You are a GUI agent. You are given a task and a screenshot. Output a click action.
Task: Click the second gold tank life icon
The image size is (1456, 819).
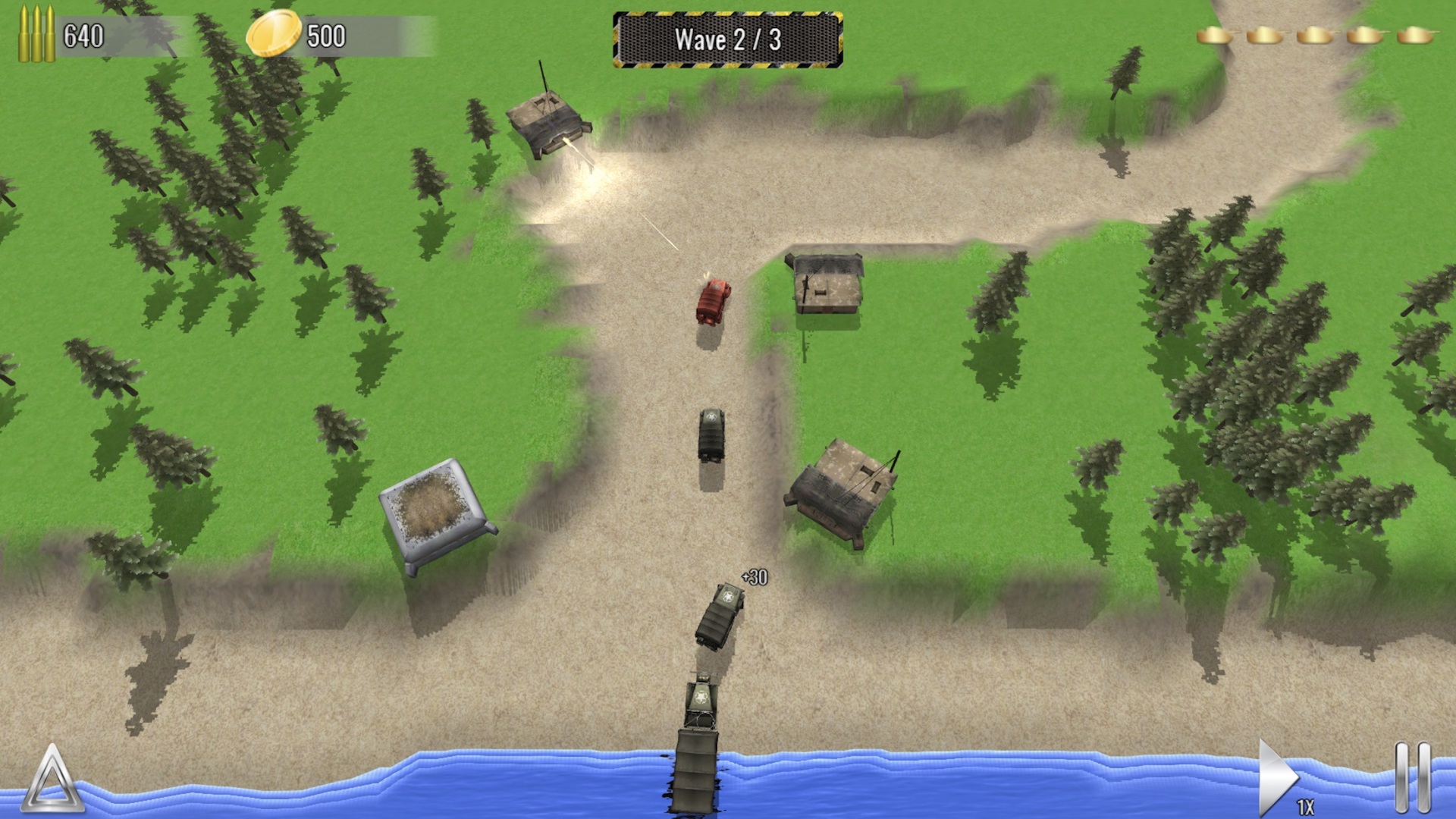(1265, 35)
